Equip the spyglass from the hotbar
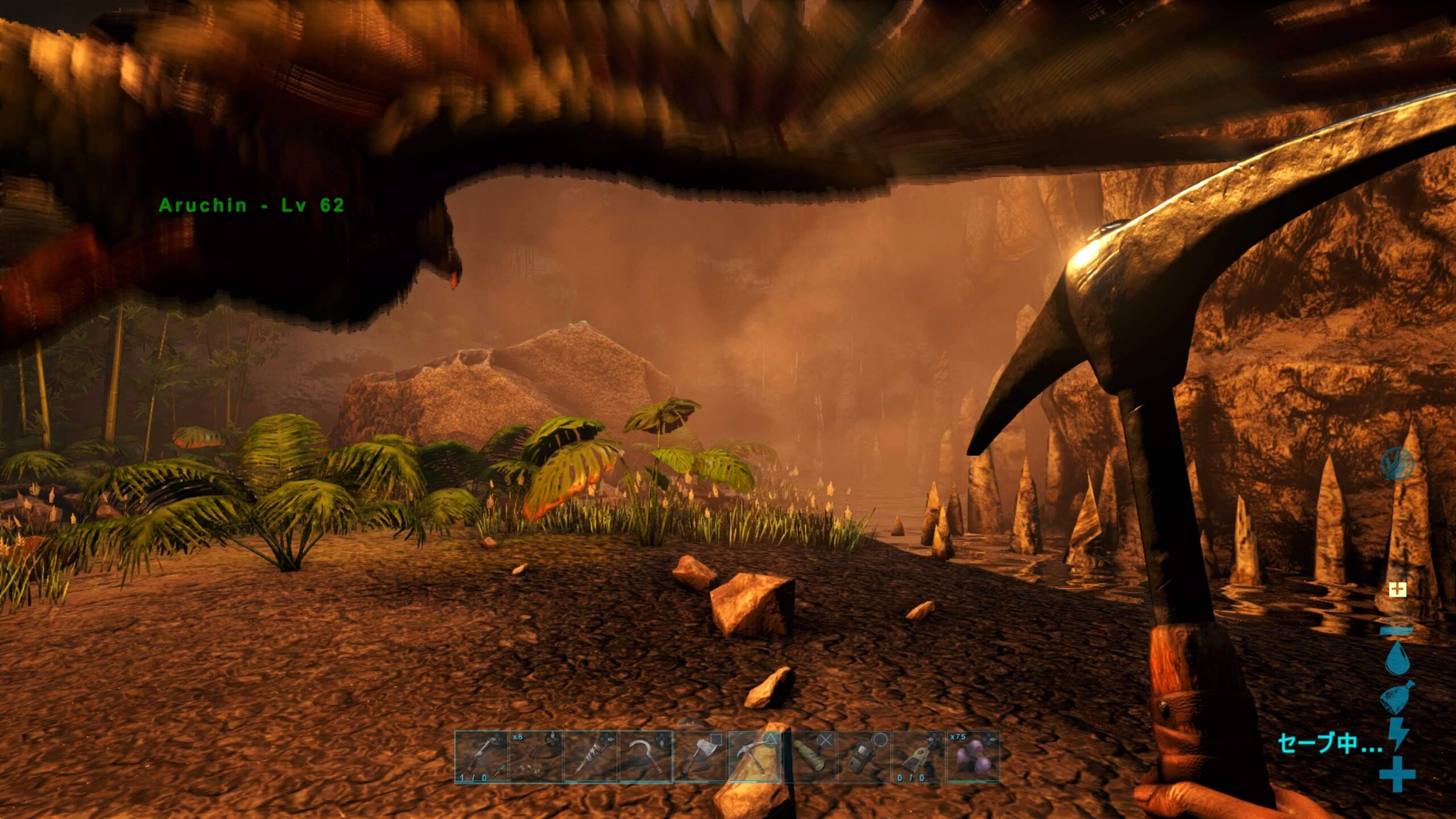Screen dimensions: 1456x819 pos(809,757)
